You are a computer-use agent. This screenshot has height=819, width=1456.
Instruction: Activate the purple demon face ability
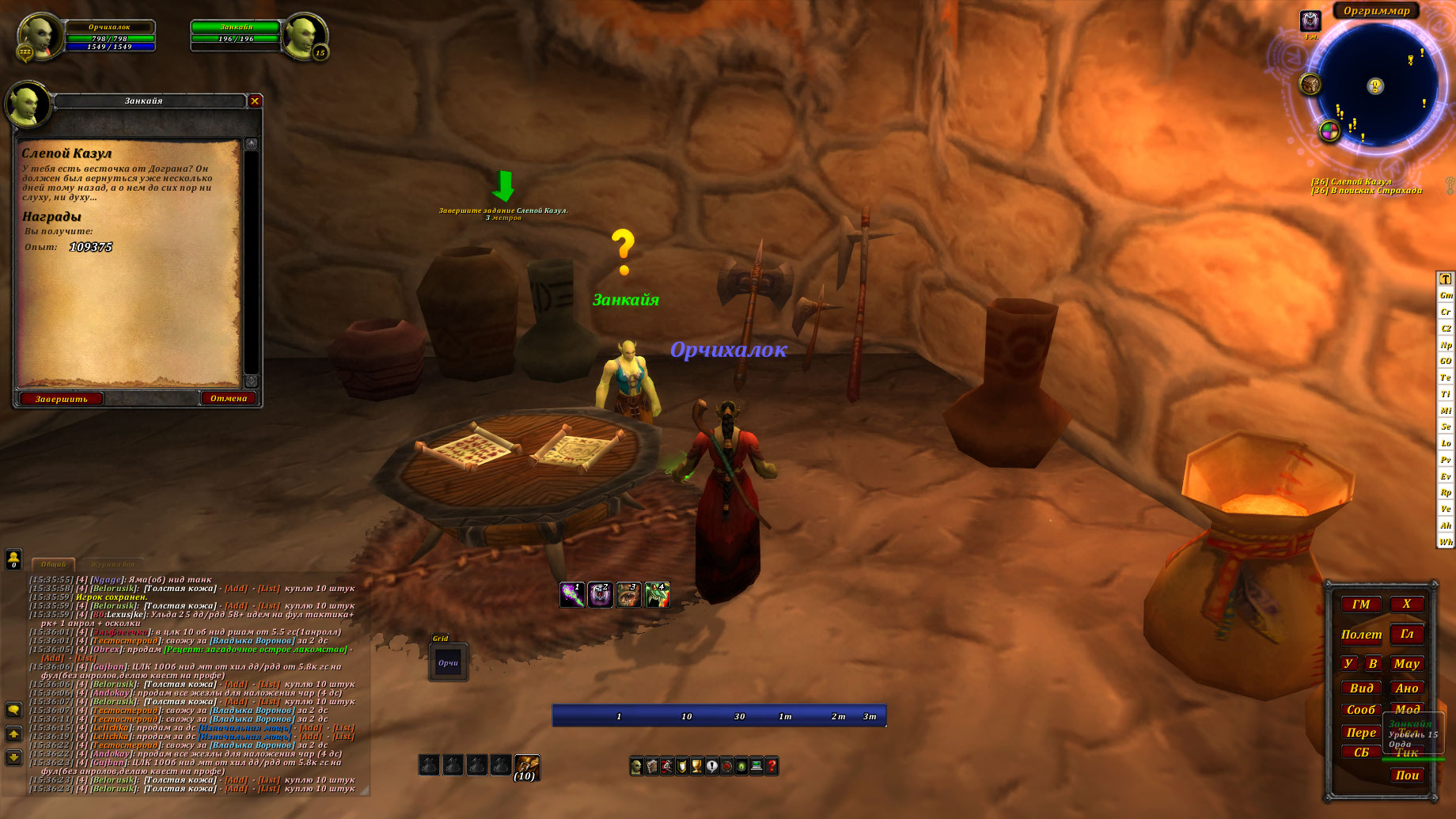[x=601, y=594]
